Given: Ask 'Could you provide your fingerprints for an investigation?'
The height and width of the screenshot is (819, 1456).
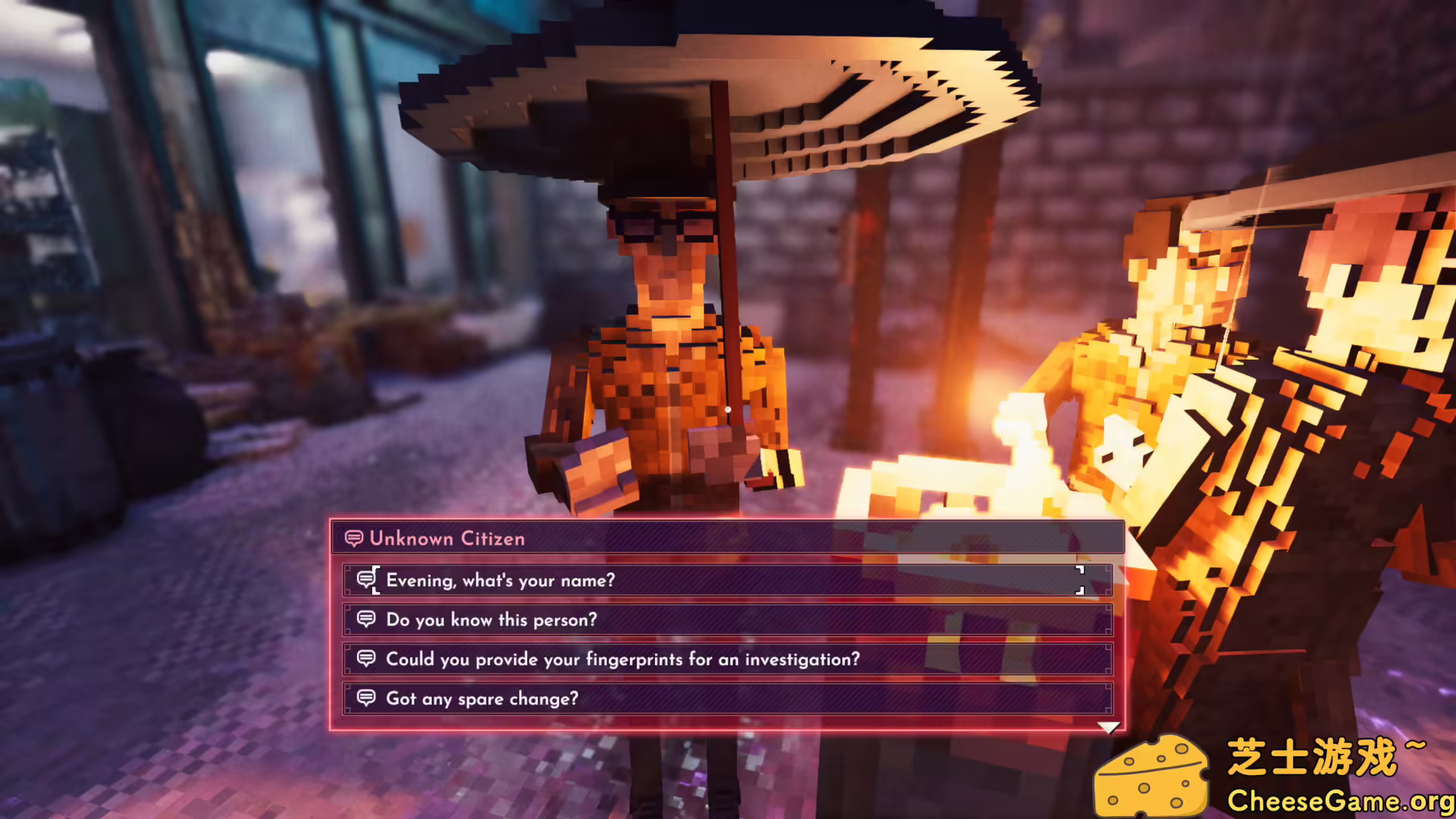Looking at the screenshot, I should (x=622, y=659).
